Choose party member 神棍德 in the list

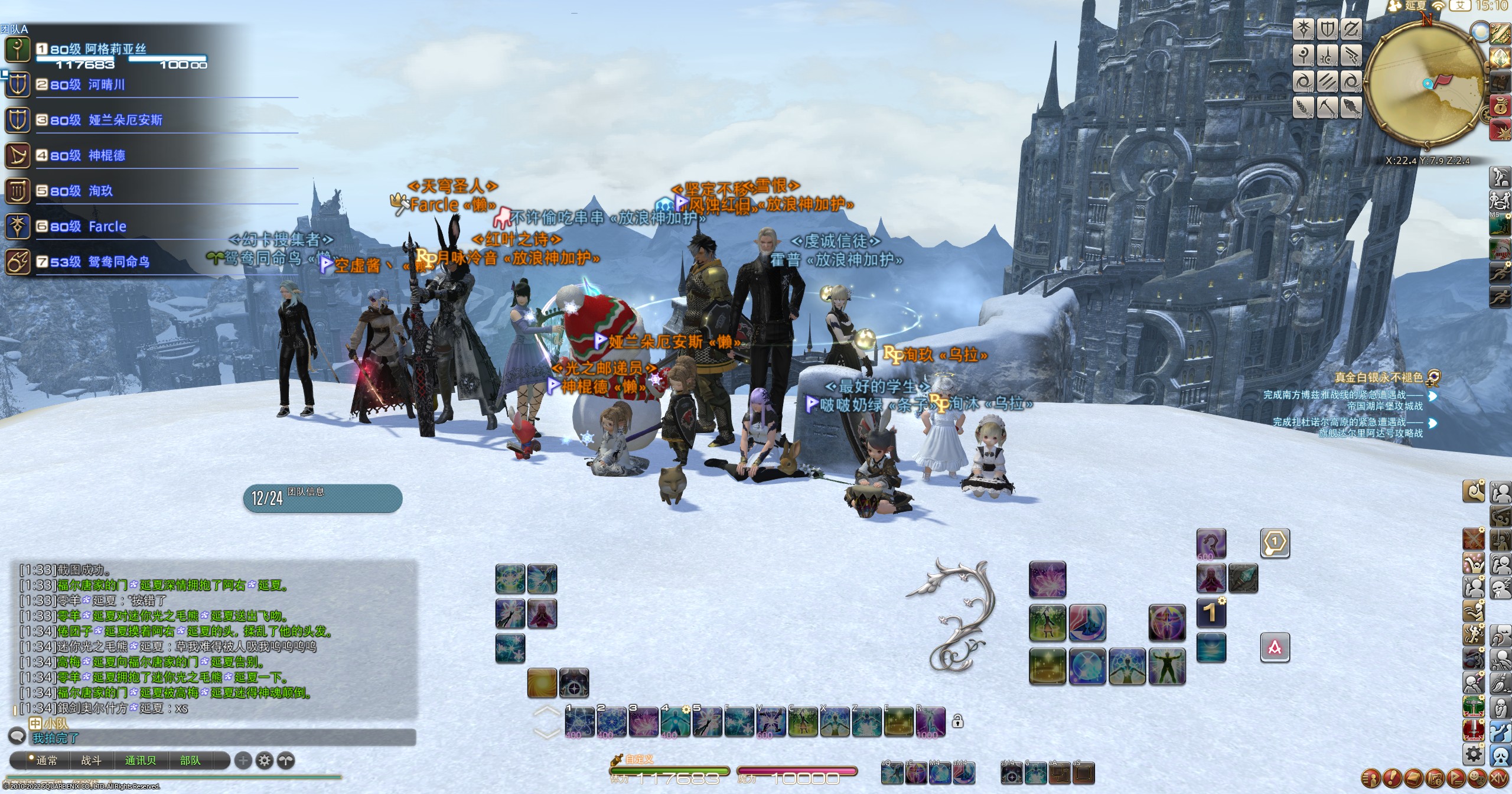click(x=106, y=156)
